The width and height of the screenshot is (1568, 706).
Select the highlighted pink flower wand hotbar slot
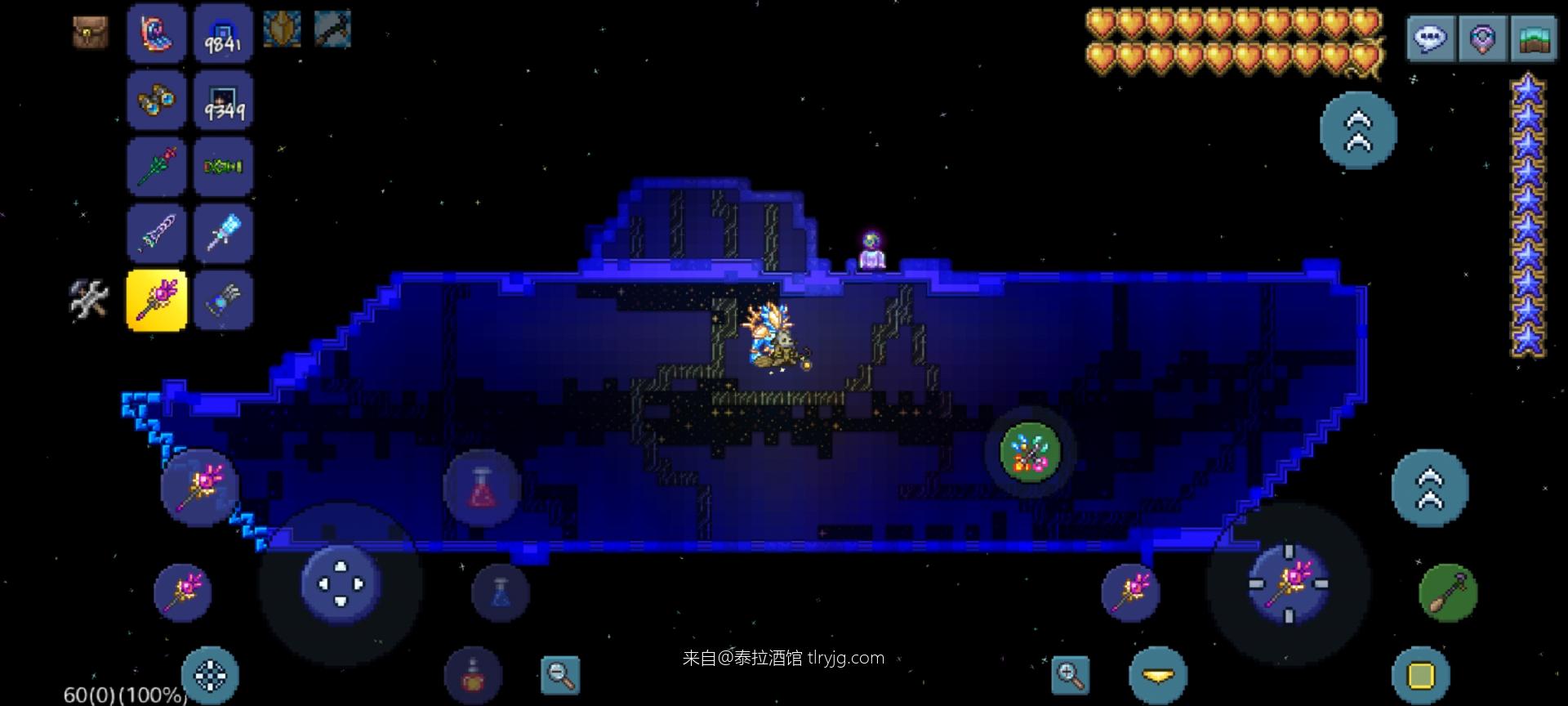(156, 301)
